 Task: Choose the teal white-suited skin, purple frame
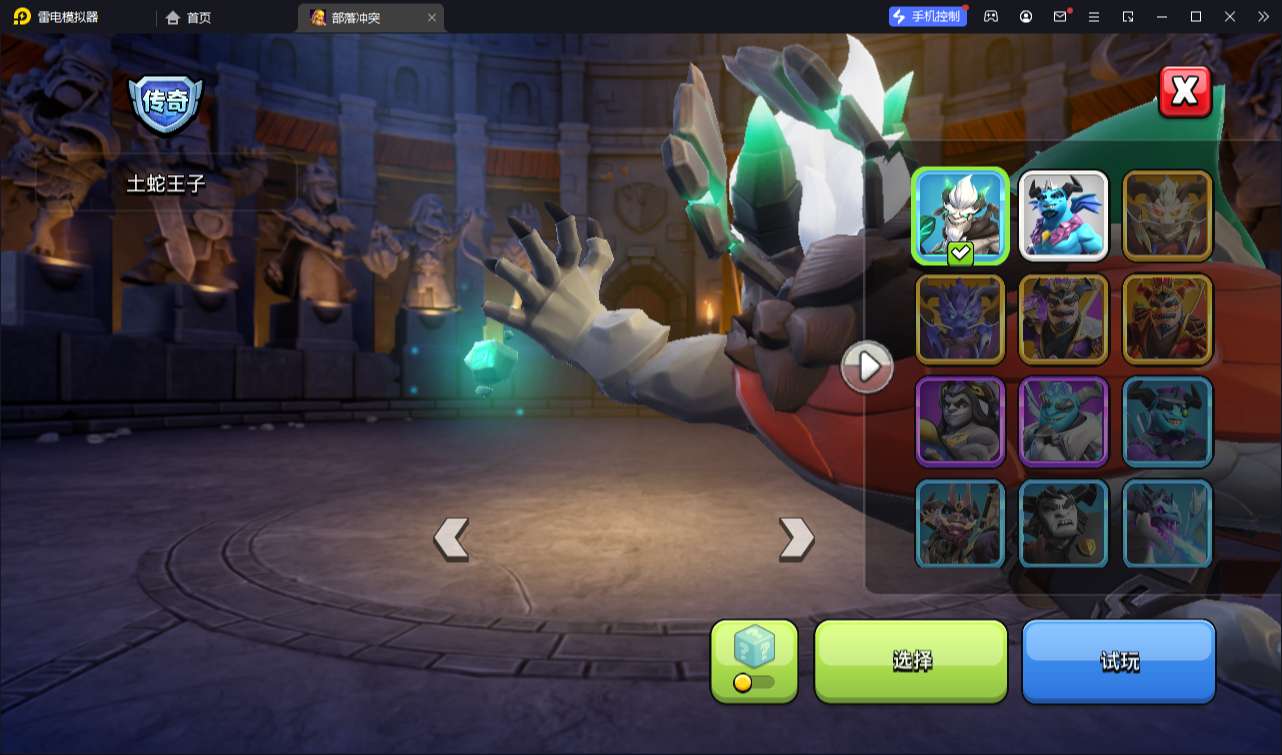[1063, 422]
